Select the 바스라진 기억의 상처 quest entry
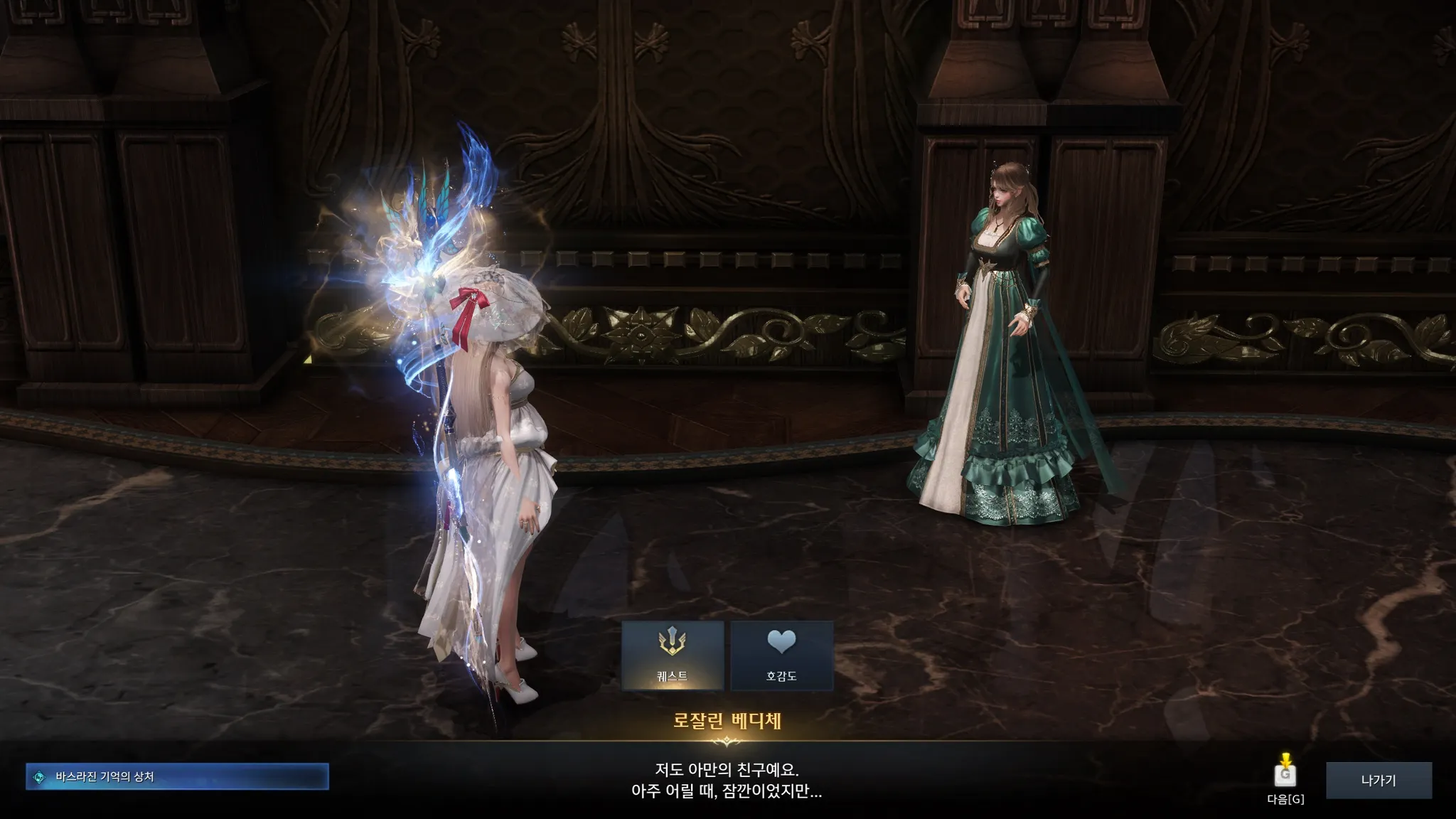Screen dimensions: 1456x819 tap(177, 776)
